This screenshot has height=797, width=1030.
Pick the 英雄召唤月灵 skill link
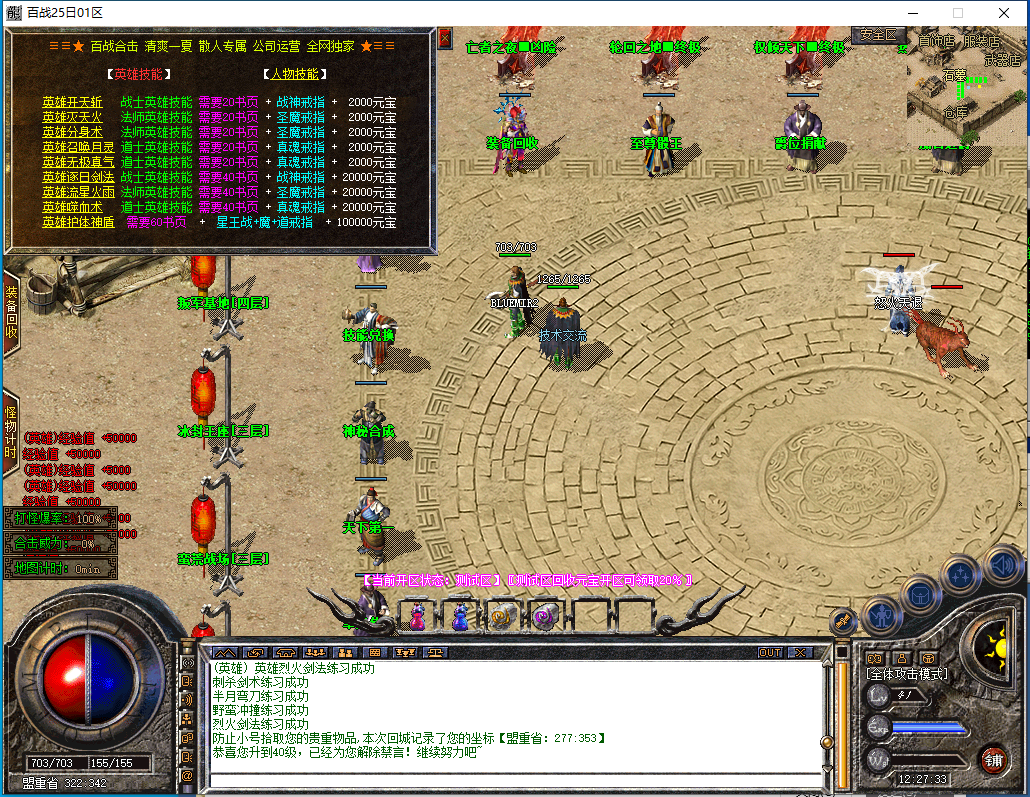pos(72,147)
